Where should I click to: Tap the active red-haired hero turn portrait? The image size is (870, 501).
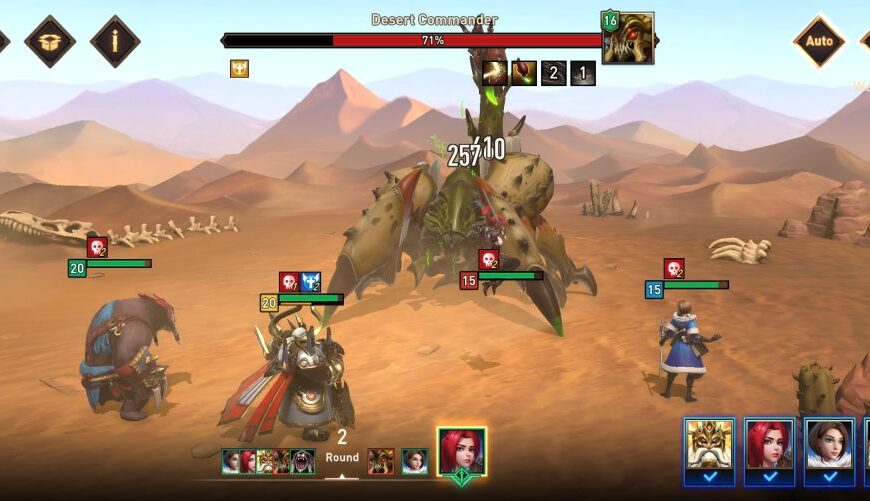pyautogui.click(x=462, y=453)
